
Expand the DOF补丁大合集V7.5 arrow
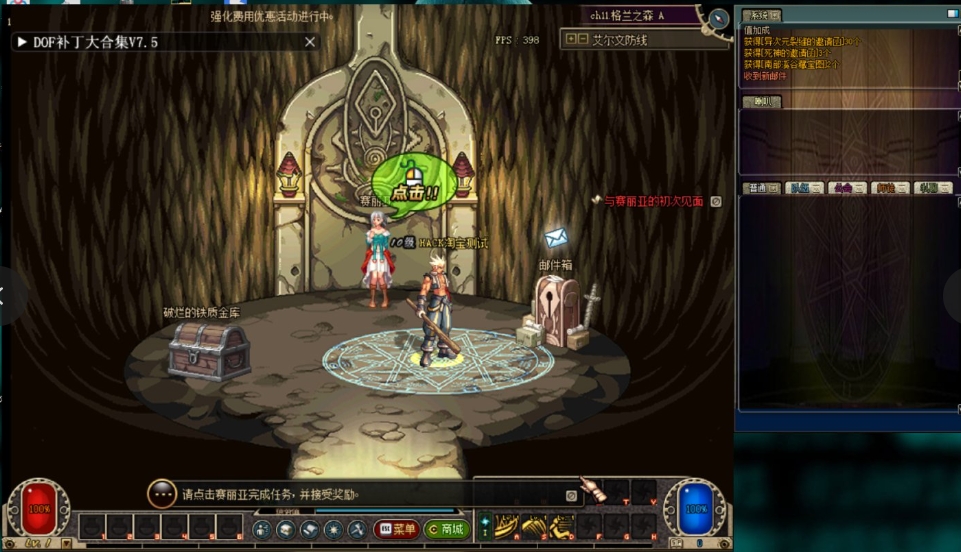point(22,42)
